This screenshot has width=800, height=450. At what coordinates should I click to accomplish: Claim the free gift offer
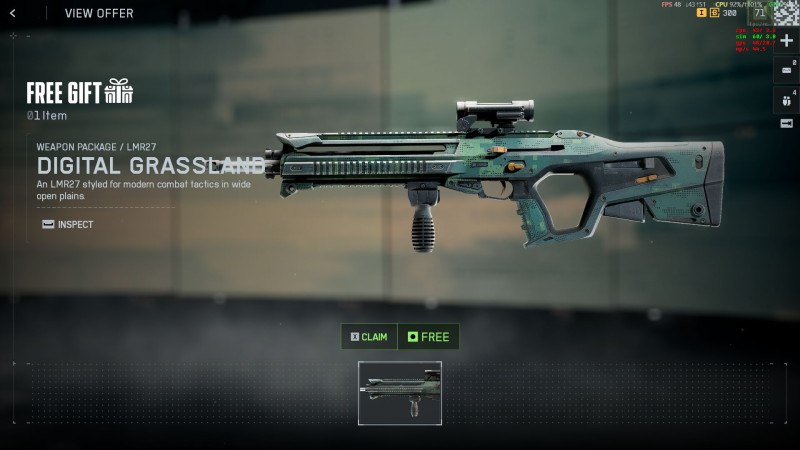pos(369,337)
